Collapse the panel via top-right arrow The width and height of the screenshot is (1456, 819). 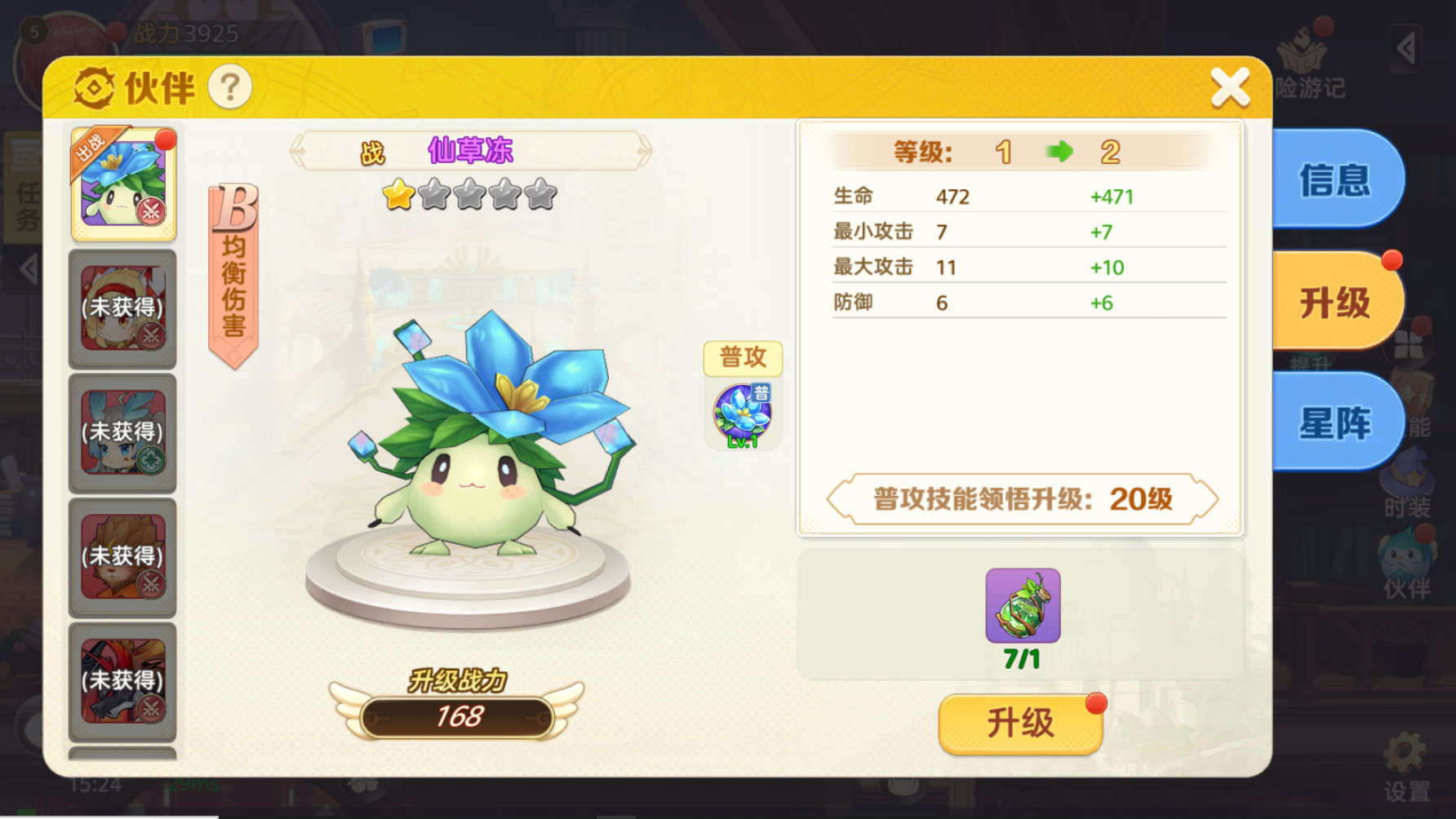tap(1405, 49)
